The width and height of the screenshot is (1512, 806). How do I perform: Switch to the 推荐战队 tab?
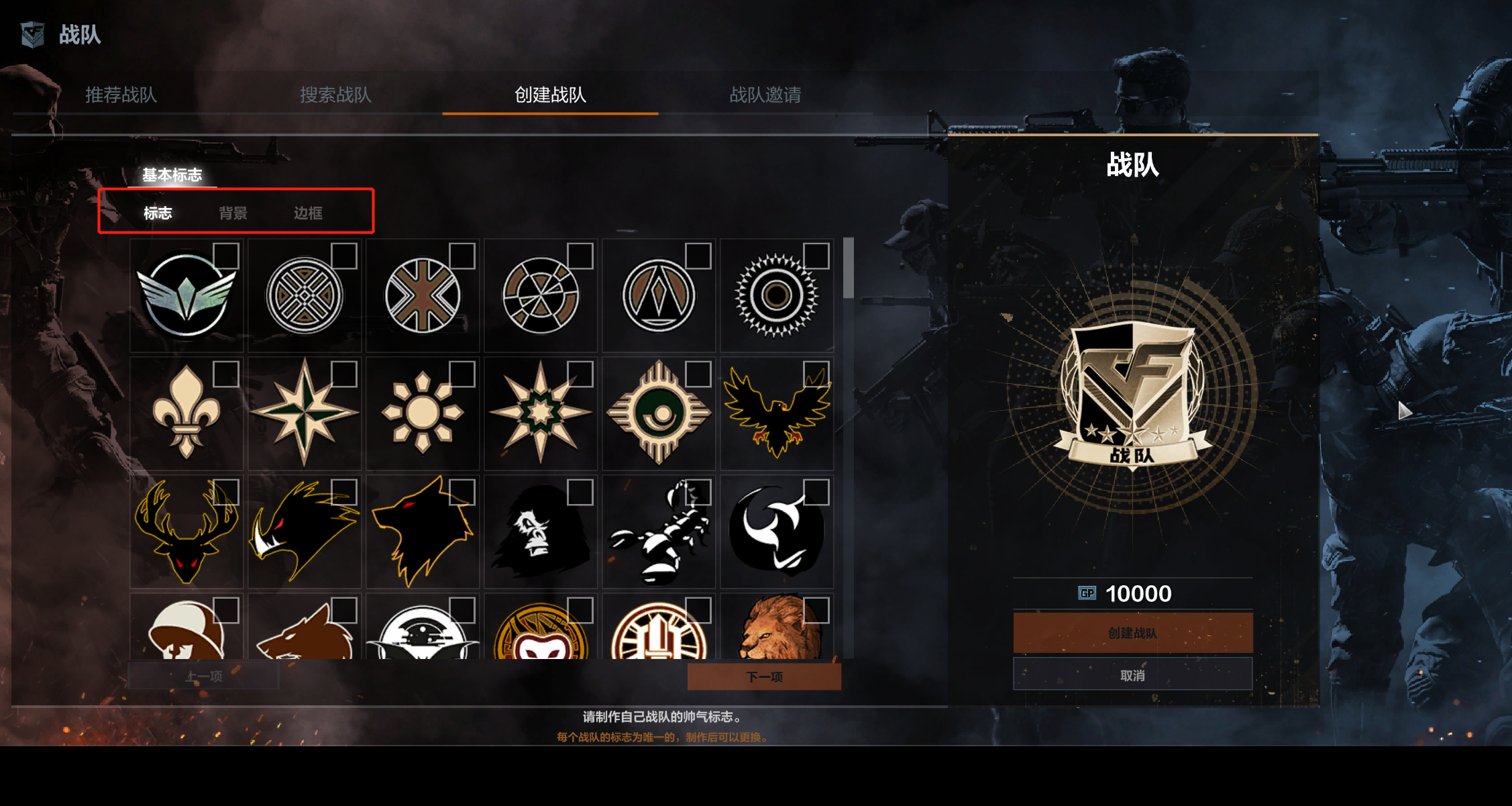[121, 95]
